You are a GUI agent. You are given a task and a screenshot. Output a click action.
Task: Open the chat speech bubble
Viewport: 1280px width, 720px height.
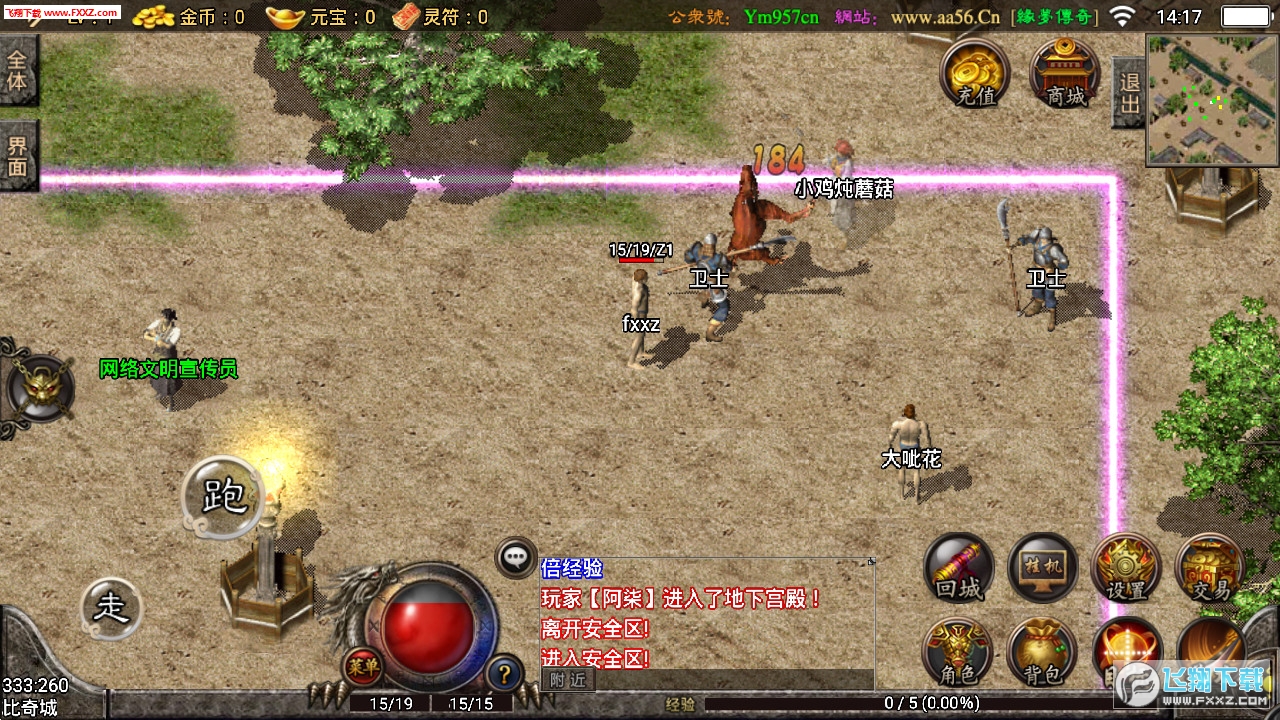[x=516, y=557]
